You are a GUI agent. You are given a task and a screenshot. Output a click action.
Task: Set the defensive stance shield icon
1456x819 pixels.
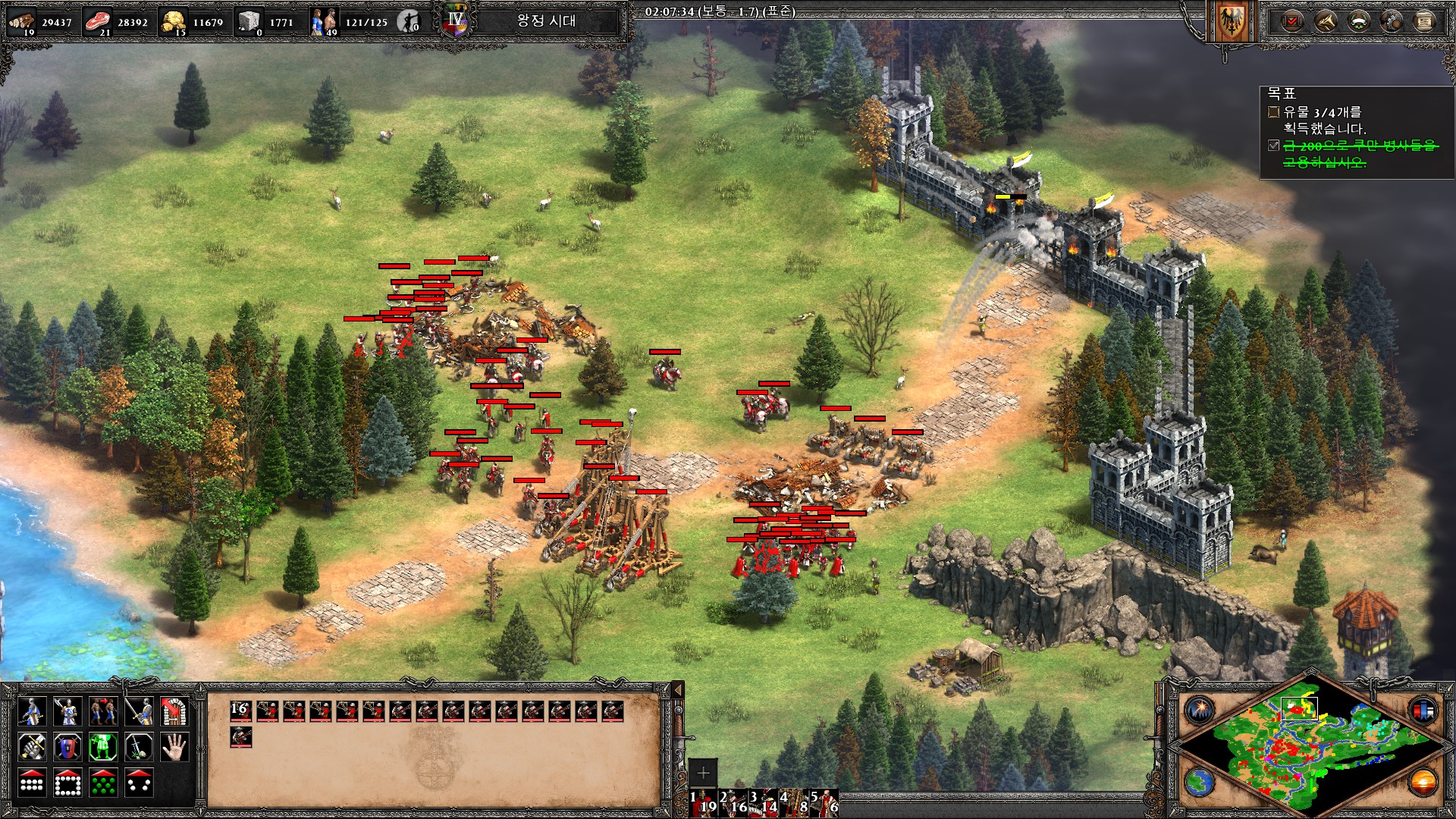click(x=67, y=747)
